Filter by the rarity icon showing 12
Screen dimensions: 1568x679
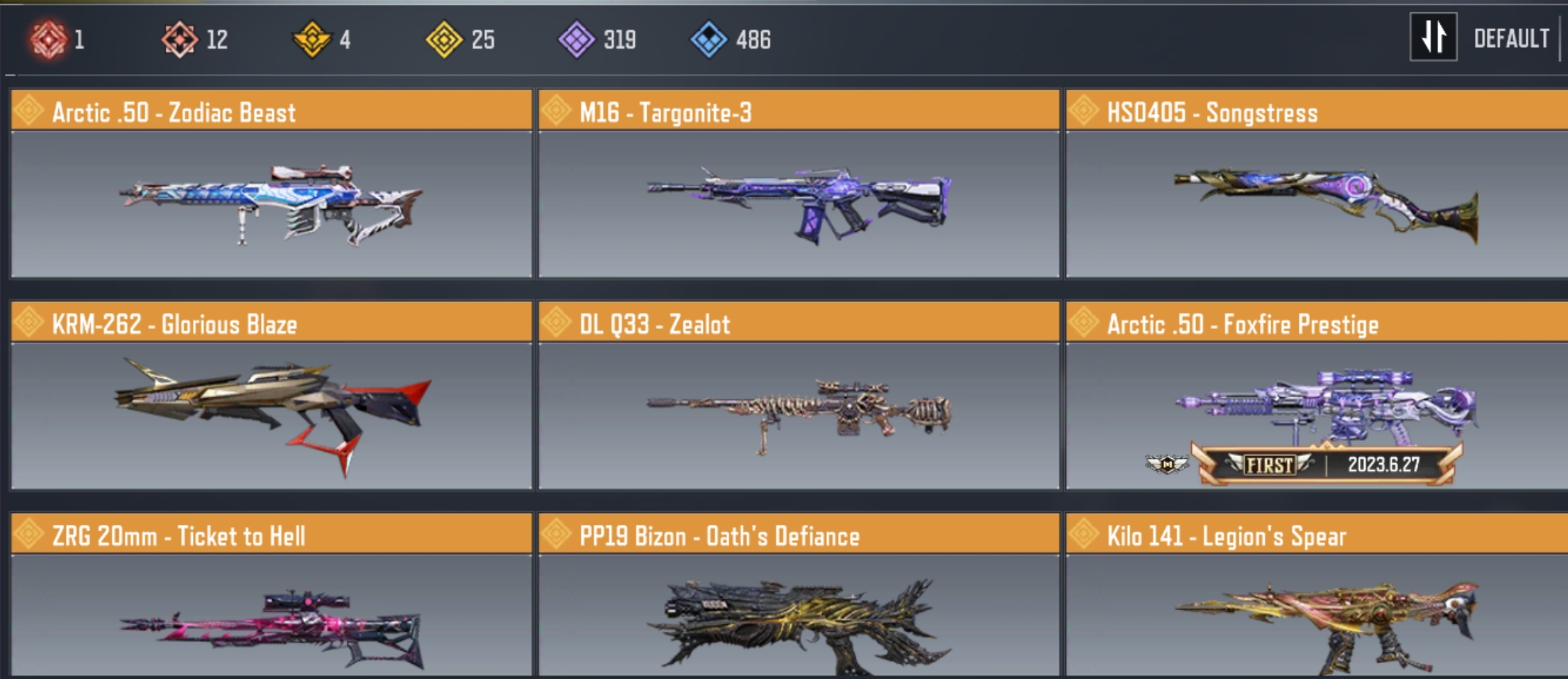click(180, 39)
